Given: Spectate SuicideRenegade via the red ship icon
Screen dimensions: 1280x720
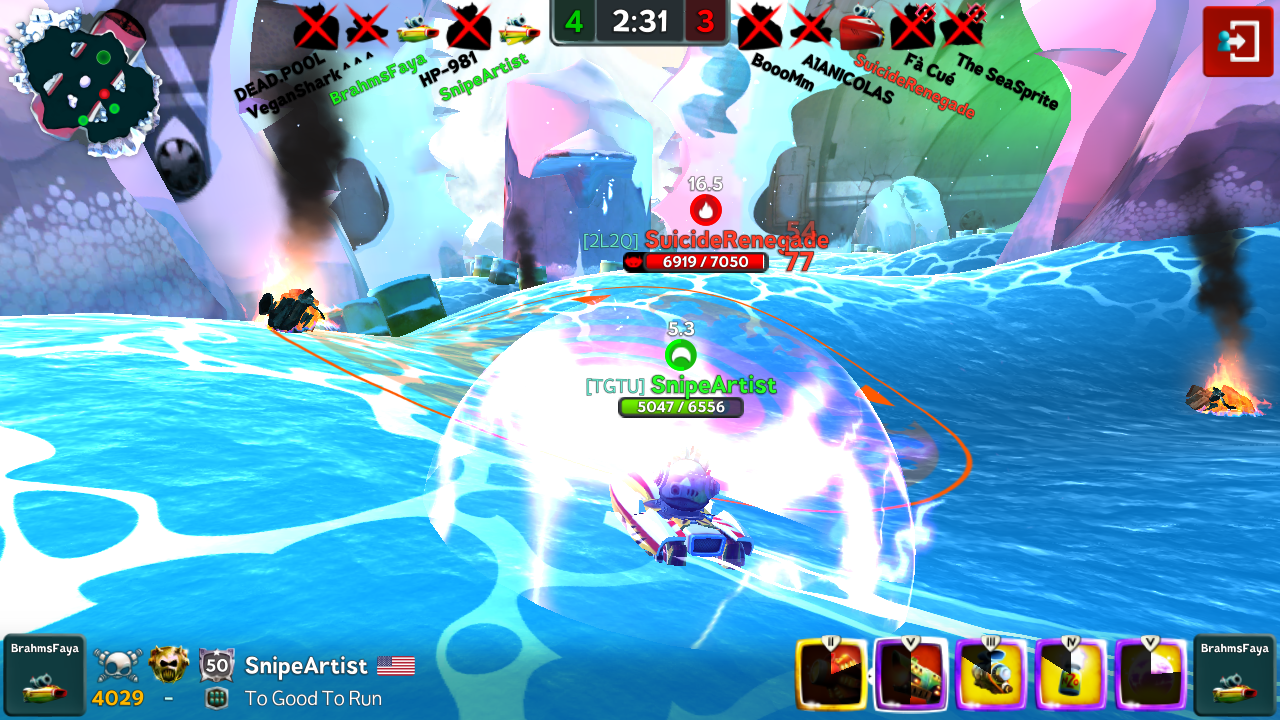Looking at the screenshot, I should click(x=861, y=30).
